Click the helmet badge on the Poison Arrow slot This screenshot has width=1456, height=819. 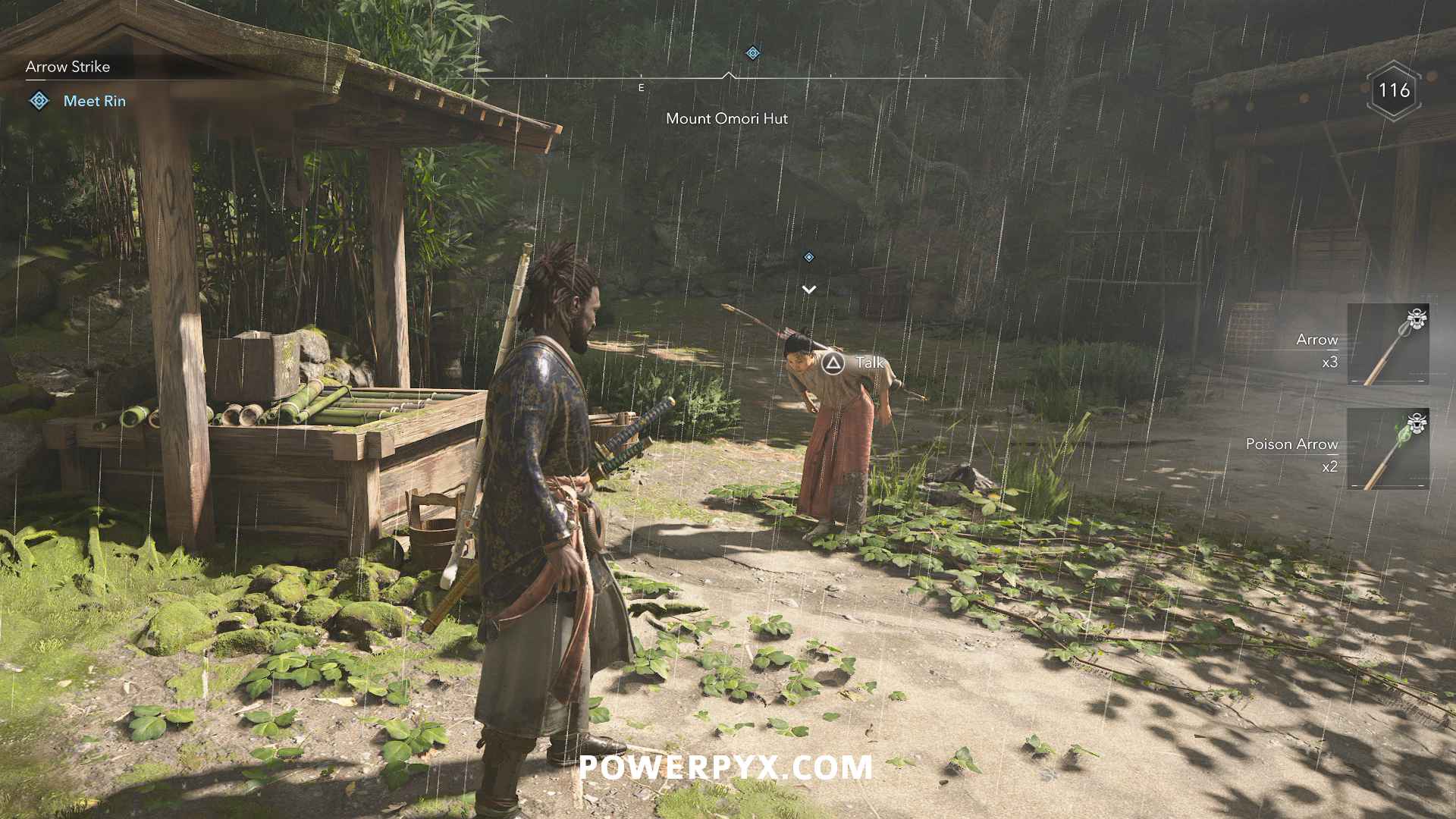coord(1417,423)
